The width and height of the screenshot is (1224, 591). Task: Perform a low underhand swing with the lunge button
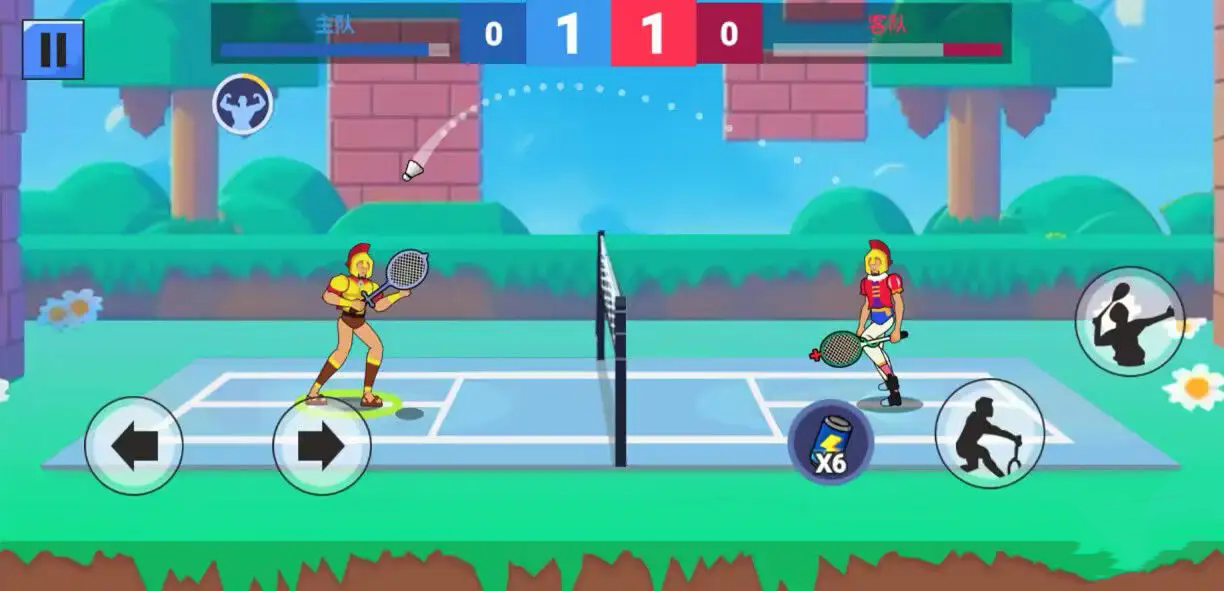click(x=989, y=433)
